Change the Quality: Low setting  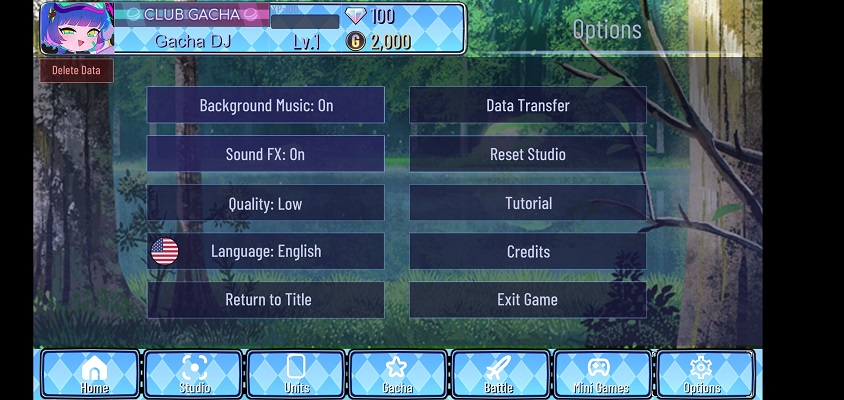point(266,203)
